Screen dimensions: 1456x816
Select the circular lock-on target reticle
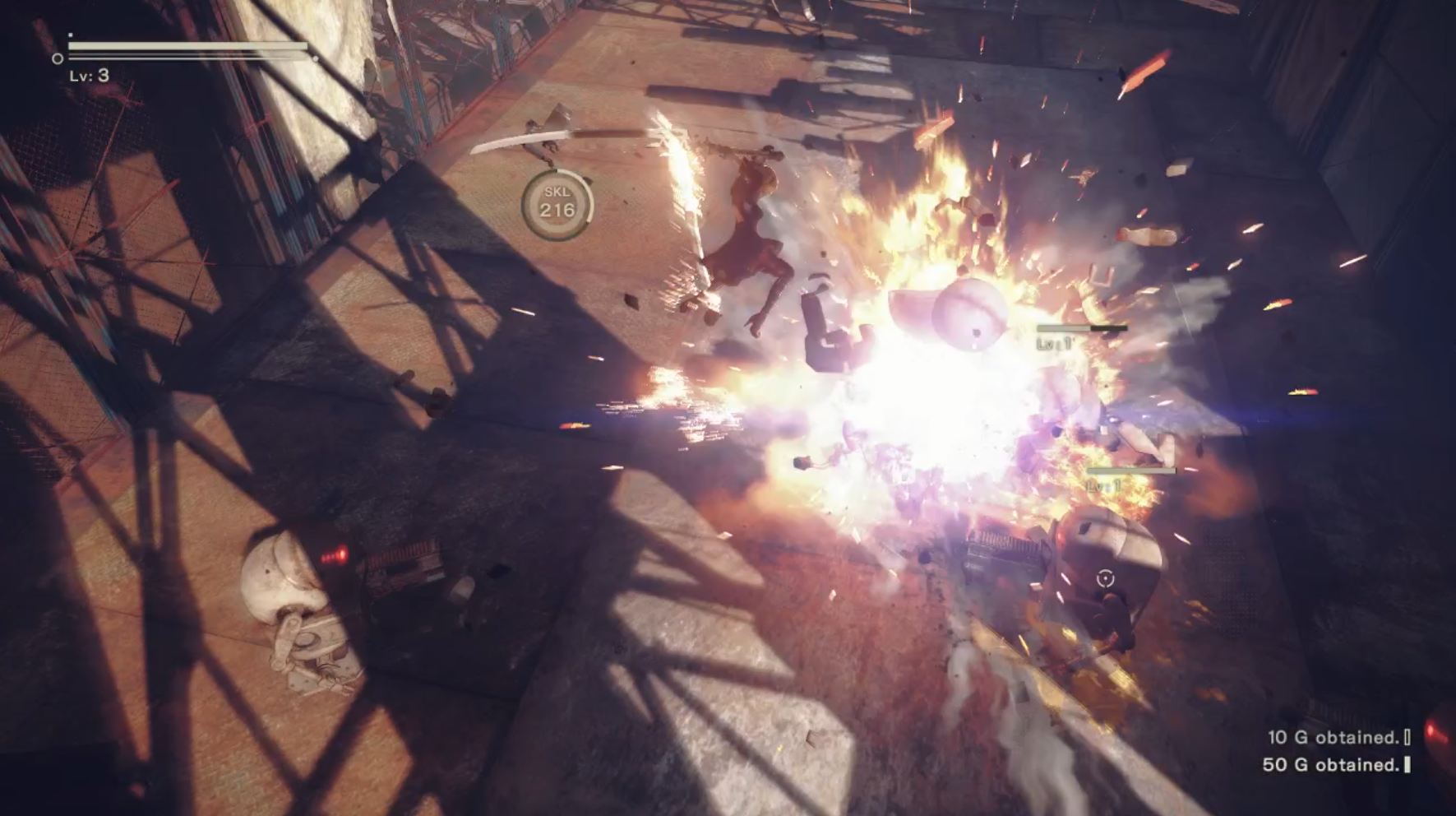click(1105, 579)
